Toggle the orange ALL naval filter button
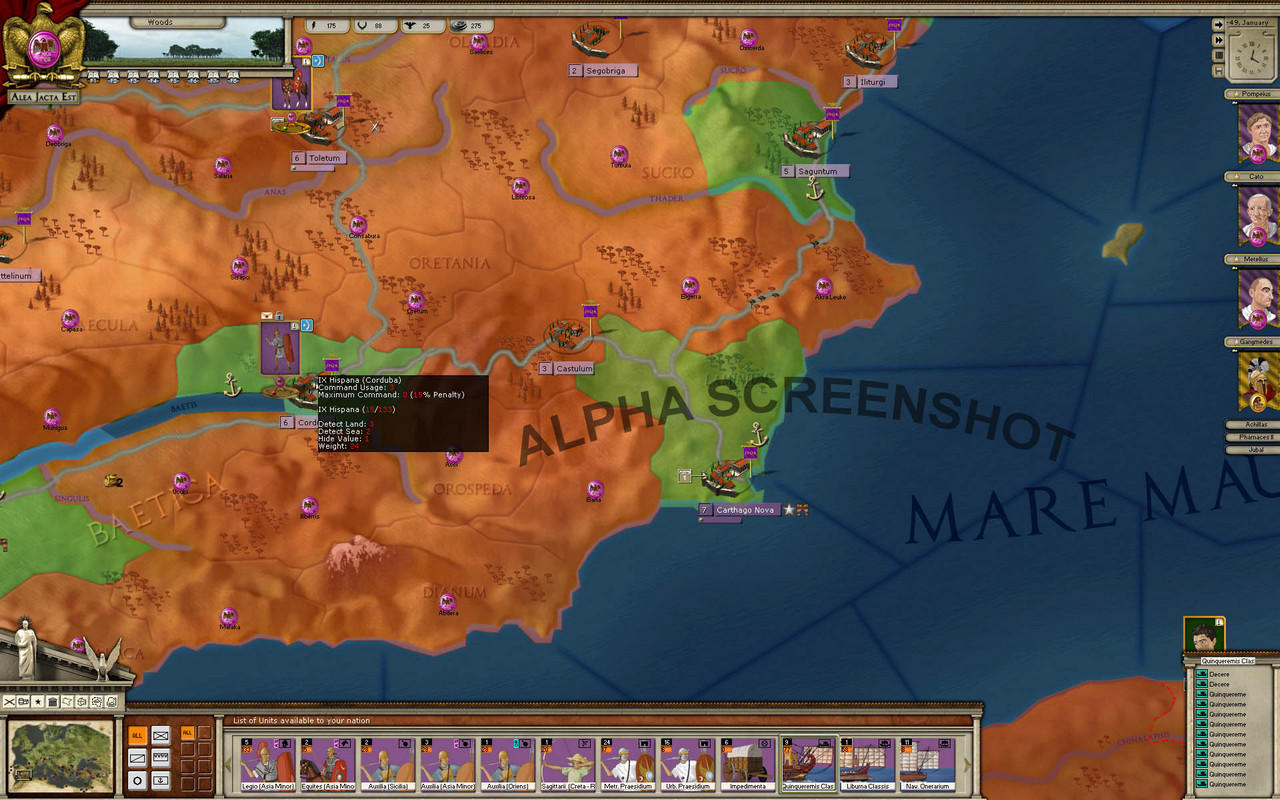Image resolution: width=1280 pixels, height=800 pixels. pyautogui.click(x=188, y=733)
